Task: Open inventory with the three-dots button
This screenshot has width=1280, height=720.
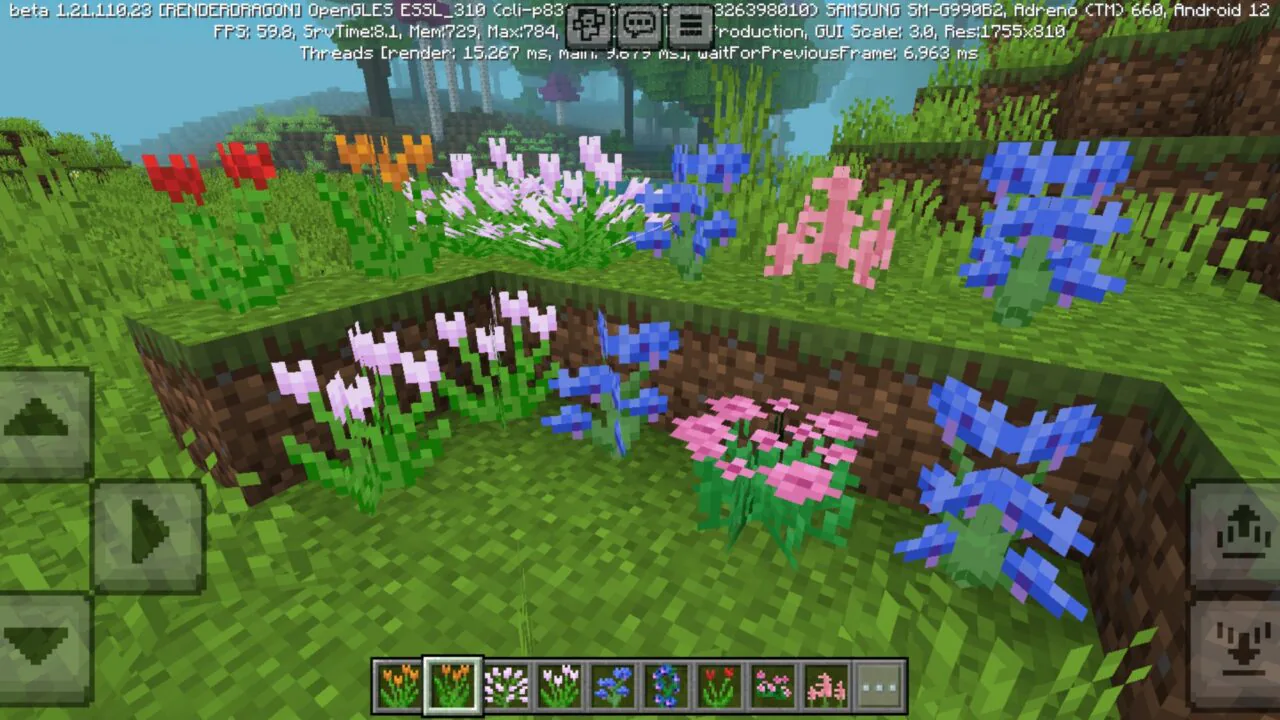Action: [880, 686]
